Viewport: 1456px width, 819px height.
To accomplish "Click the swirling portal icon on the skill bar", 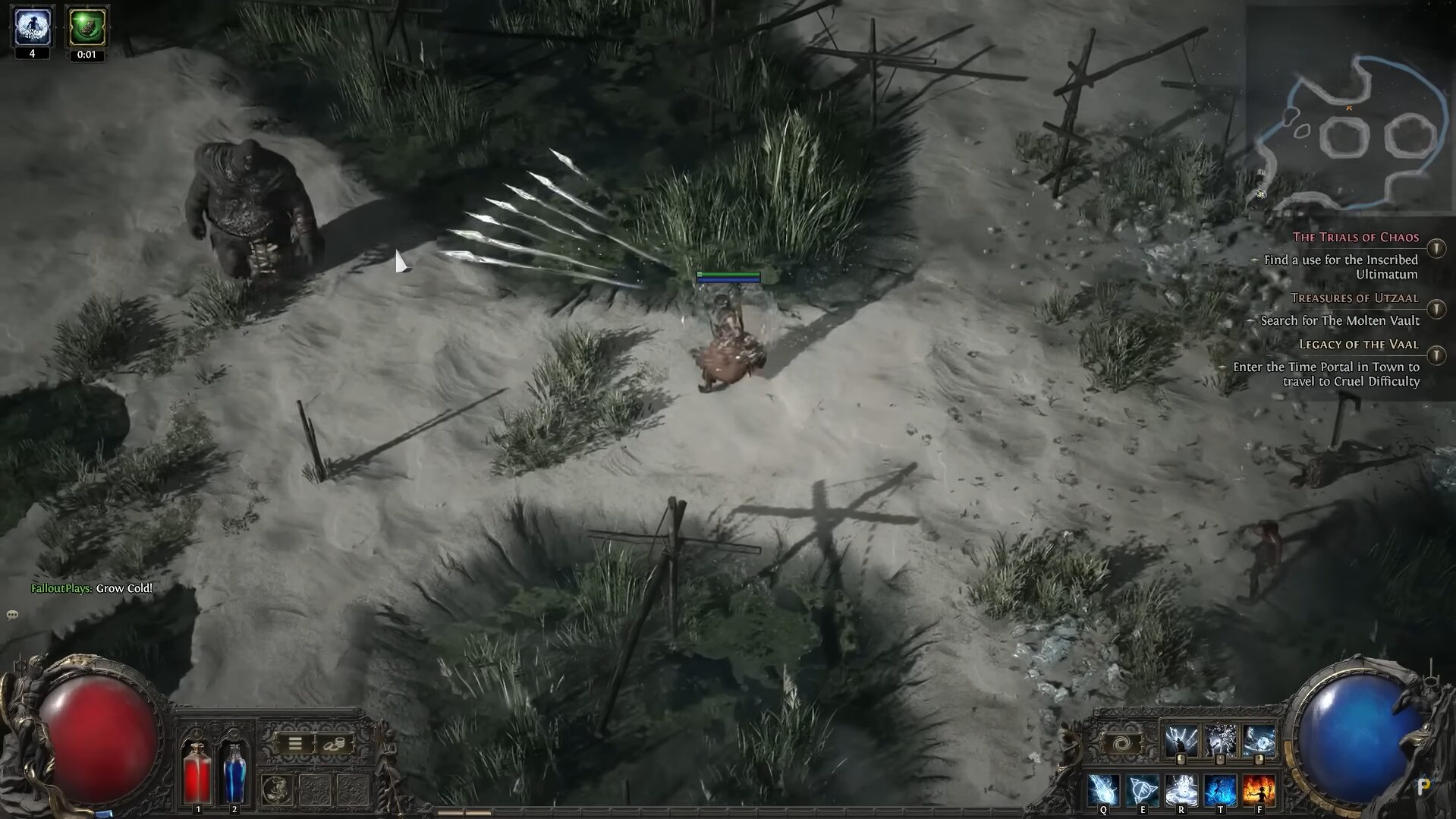I will click(1123, 742).
